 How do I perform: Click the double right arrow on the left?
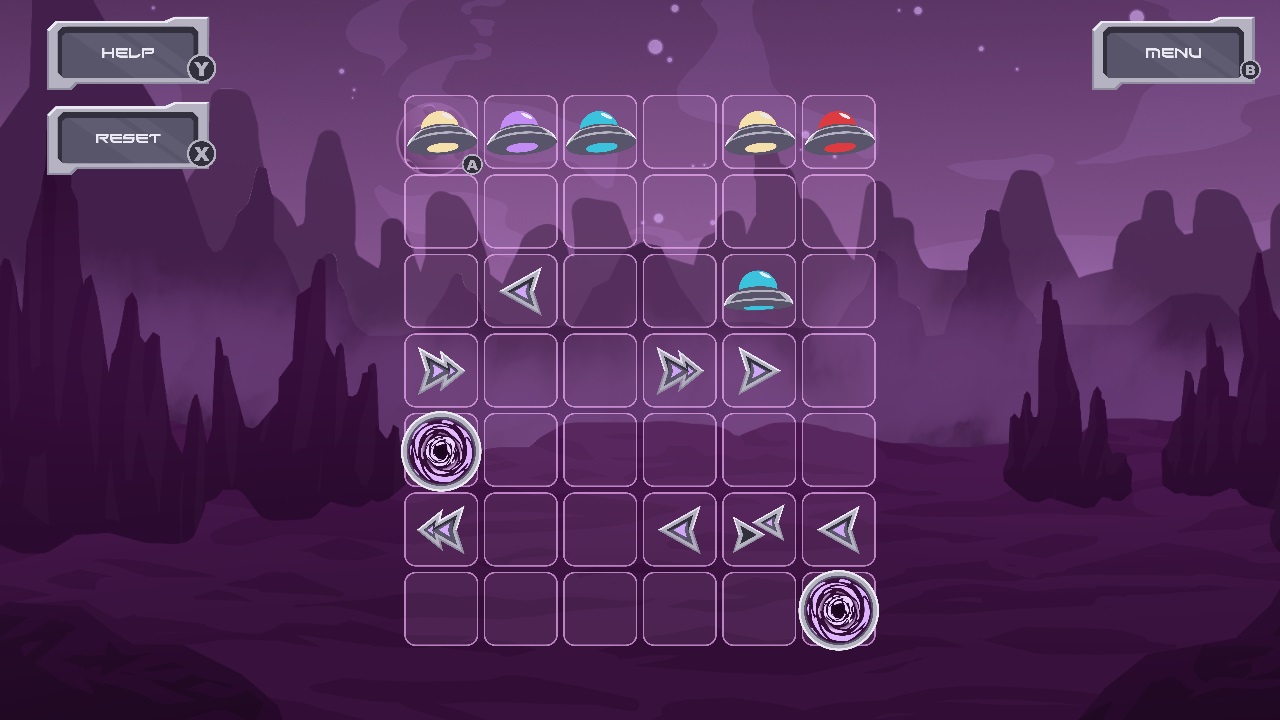tap(440, 370)
